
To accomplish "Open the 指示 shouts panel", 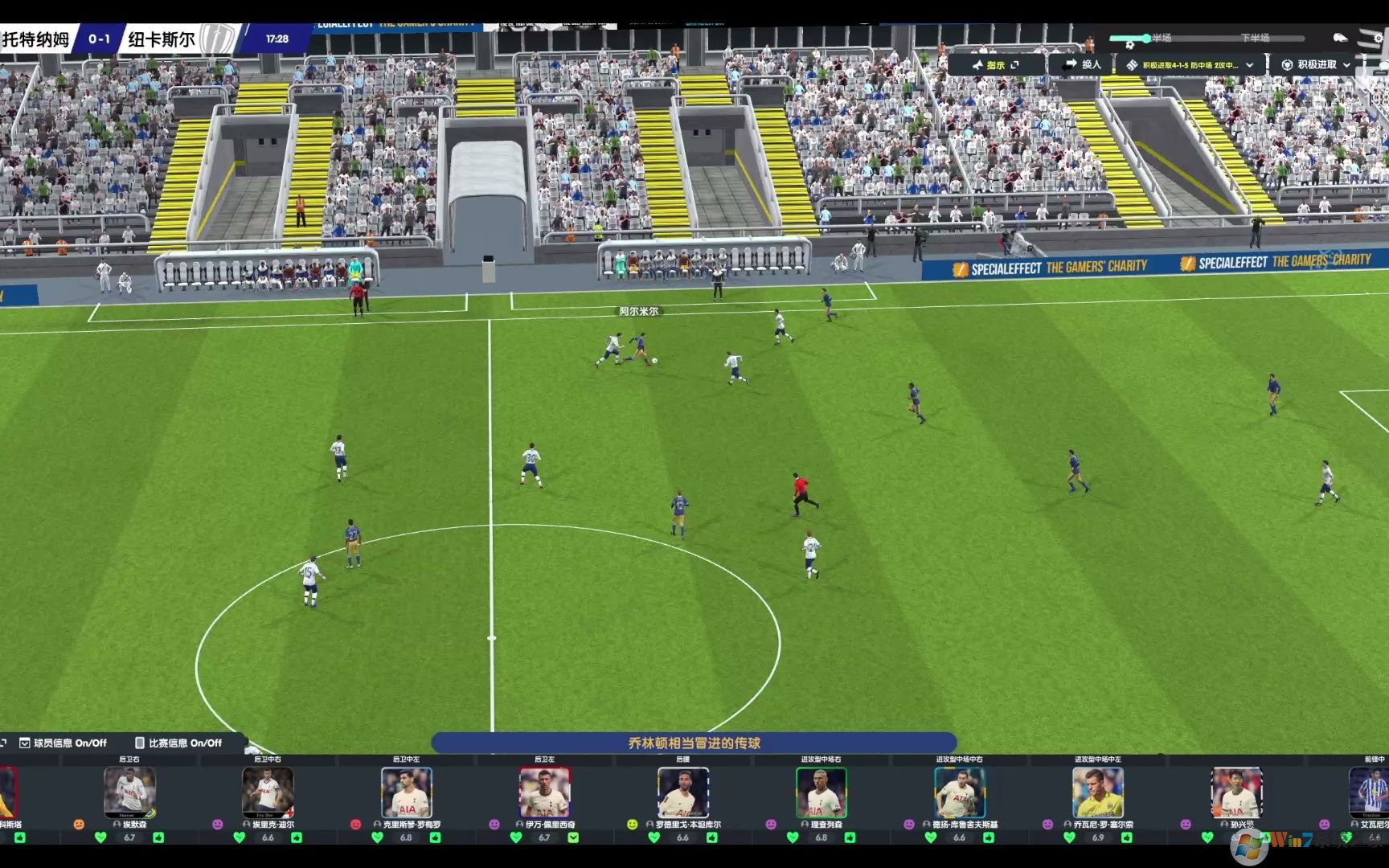I will 995,65.
